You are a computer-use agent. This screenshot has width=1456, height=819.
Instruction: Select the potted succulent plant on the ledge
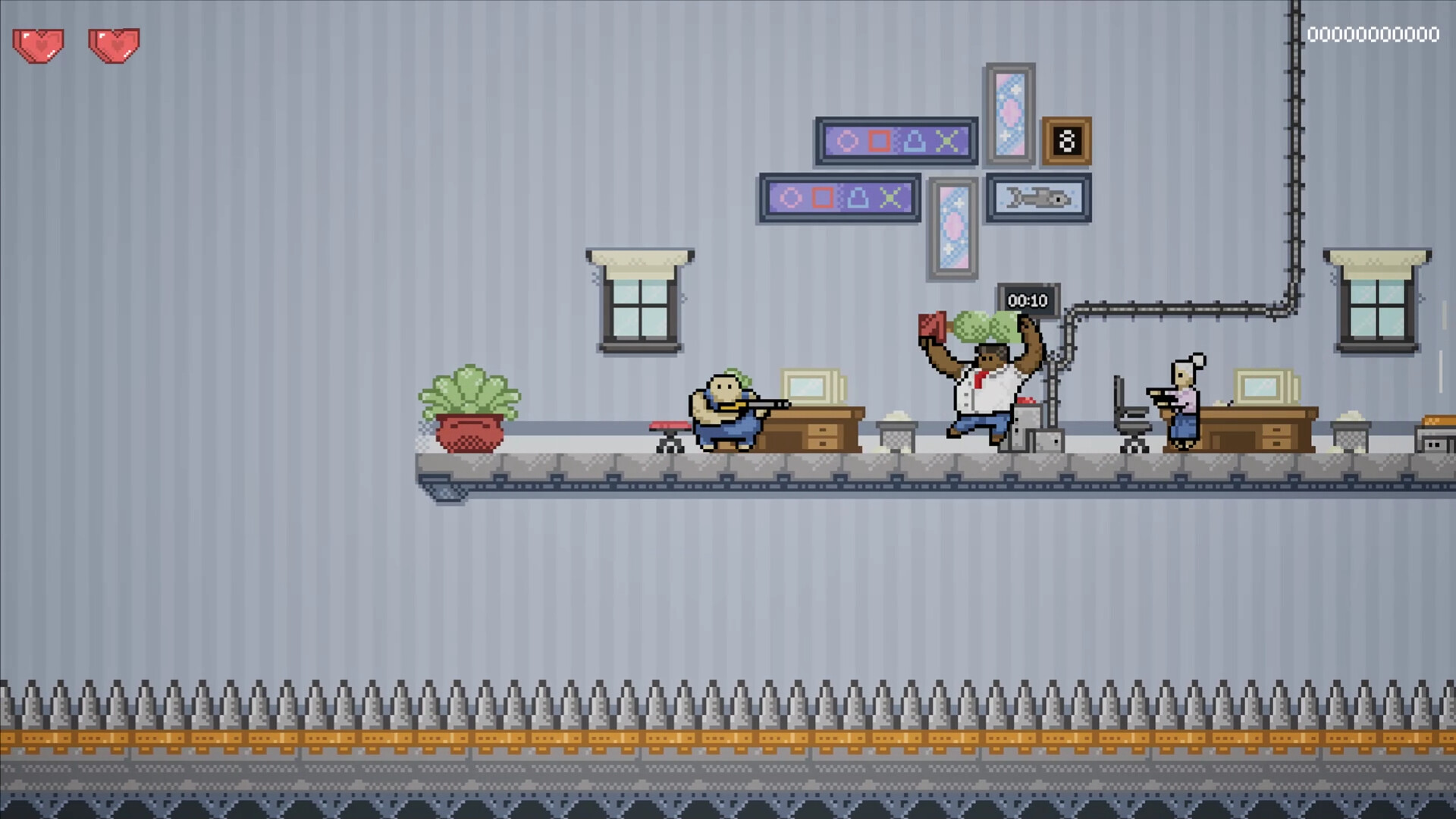(472, 409)
